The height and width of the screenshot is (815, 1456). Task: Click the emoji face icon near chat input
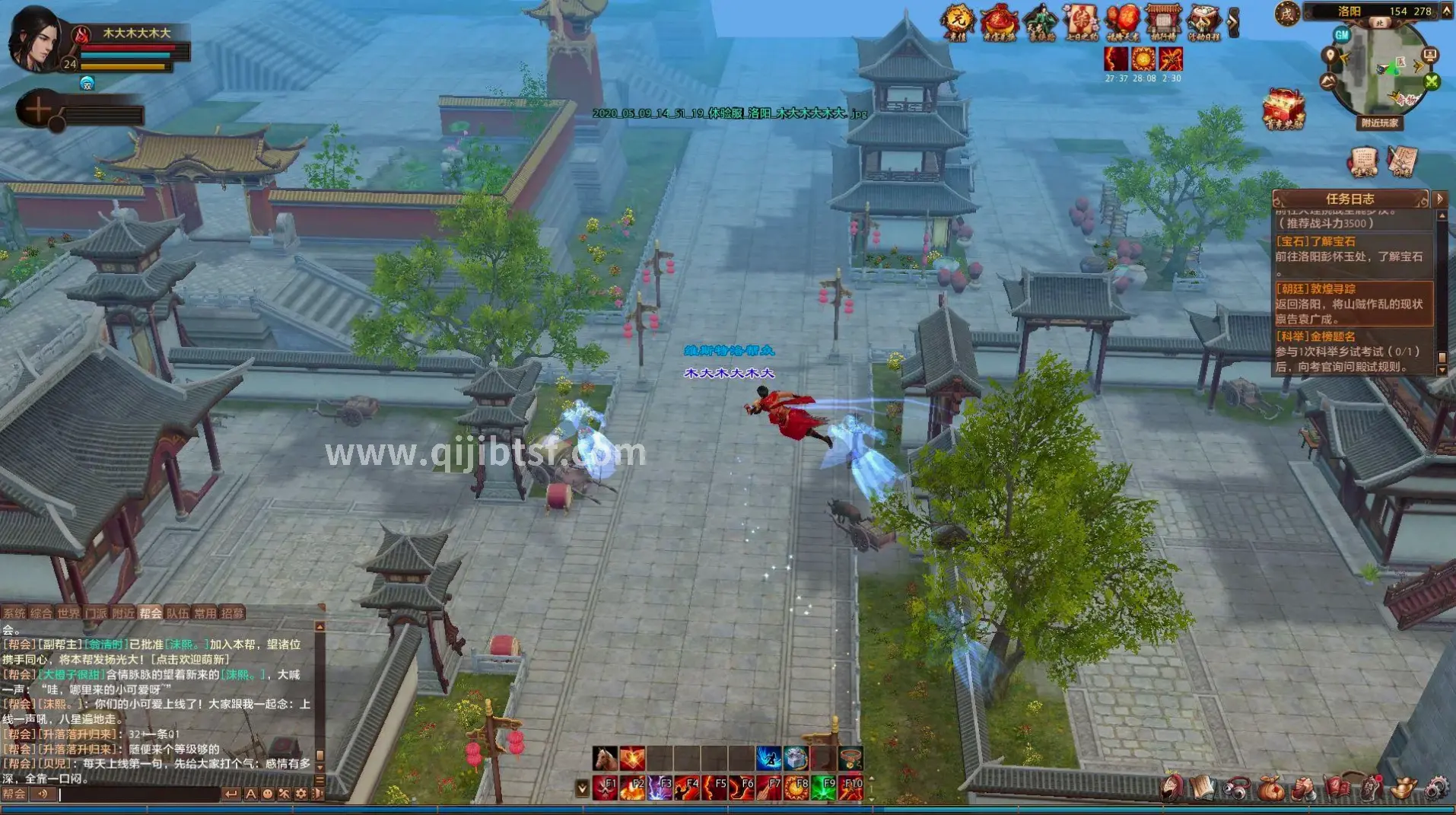point(268,794)
